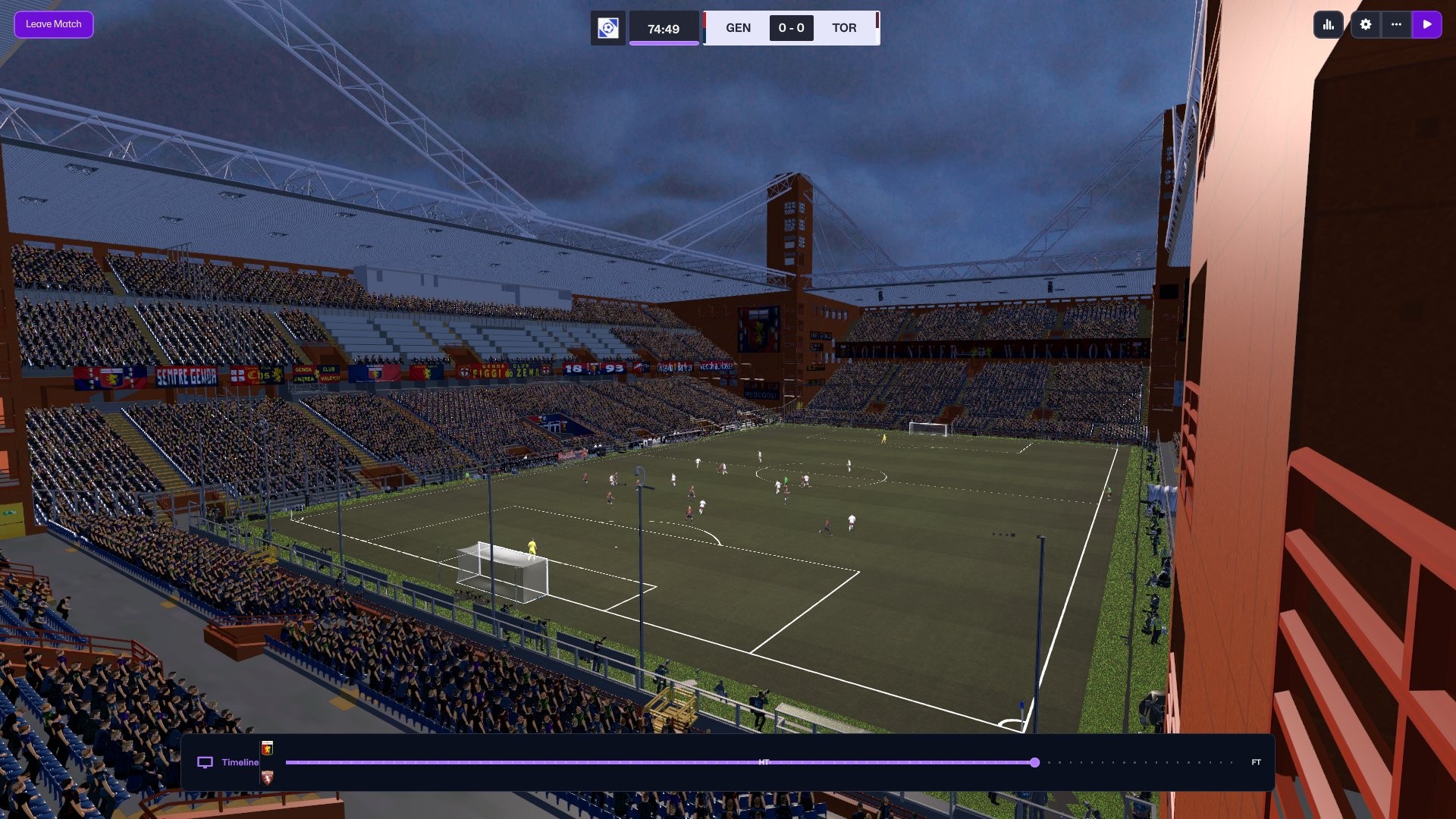Select the Torino crest below the timeline
Screen dimensions: 1456x819
(267, 777)
